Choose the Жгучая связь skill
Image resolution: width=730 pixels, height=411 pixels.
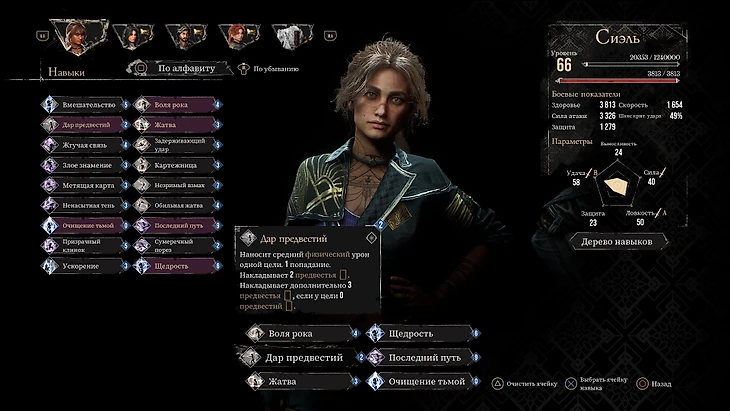(87, 145)
